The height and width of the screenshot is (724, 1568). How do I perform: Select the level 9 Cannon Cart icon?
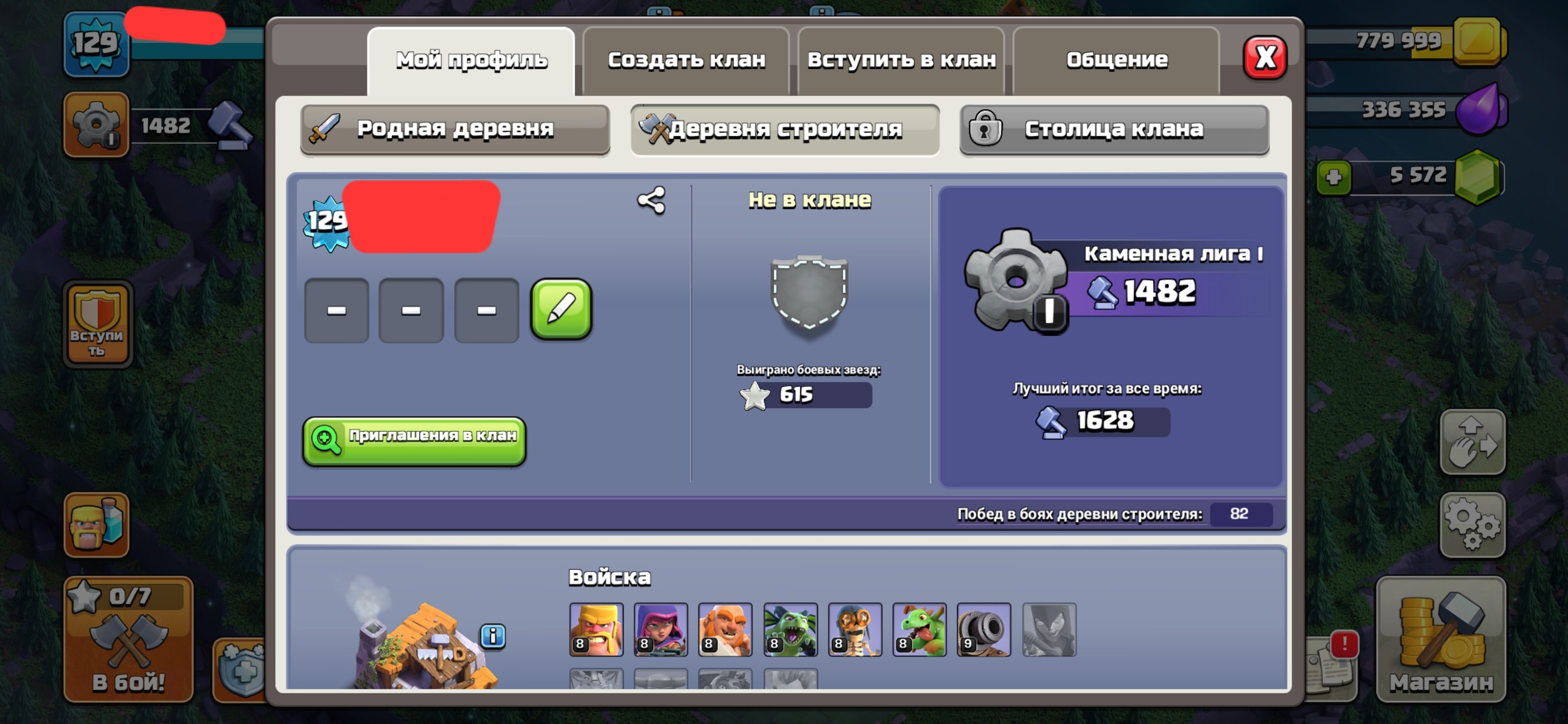984,630
